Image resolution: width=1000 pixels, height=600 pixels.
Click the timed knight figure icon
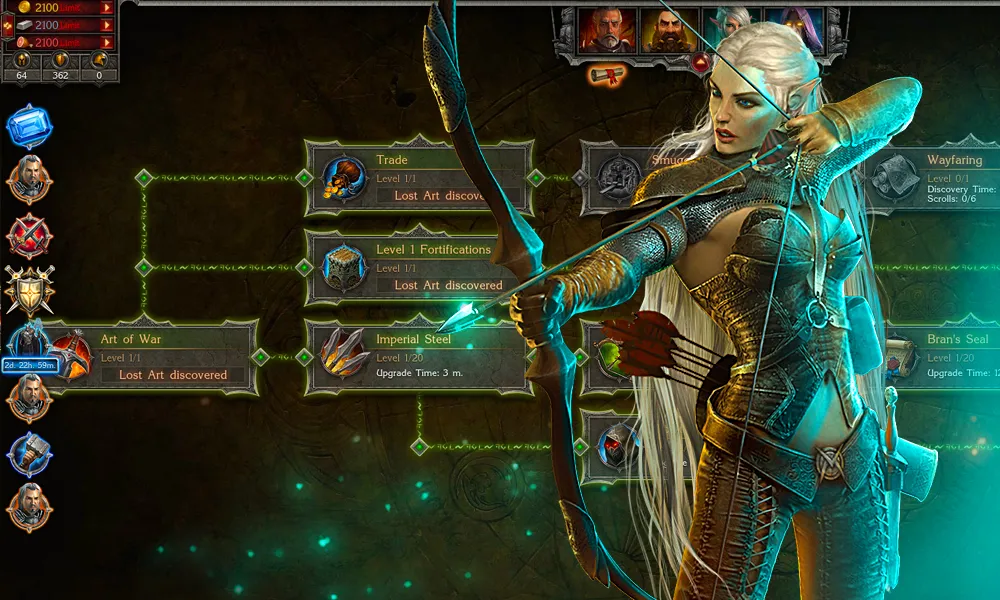tap(25, 342)
